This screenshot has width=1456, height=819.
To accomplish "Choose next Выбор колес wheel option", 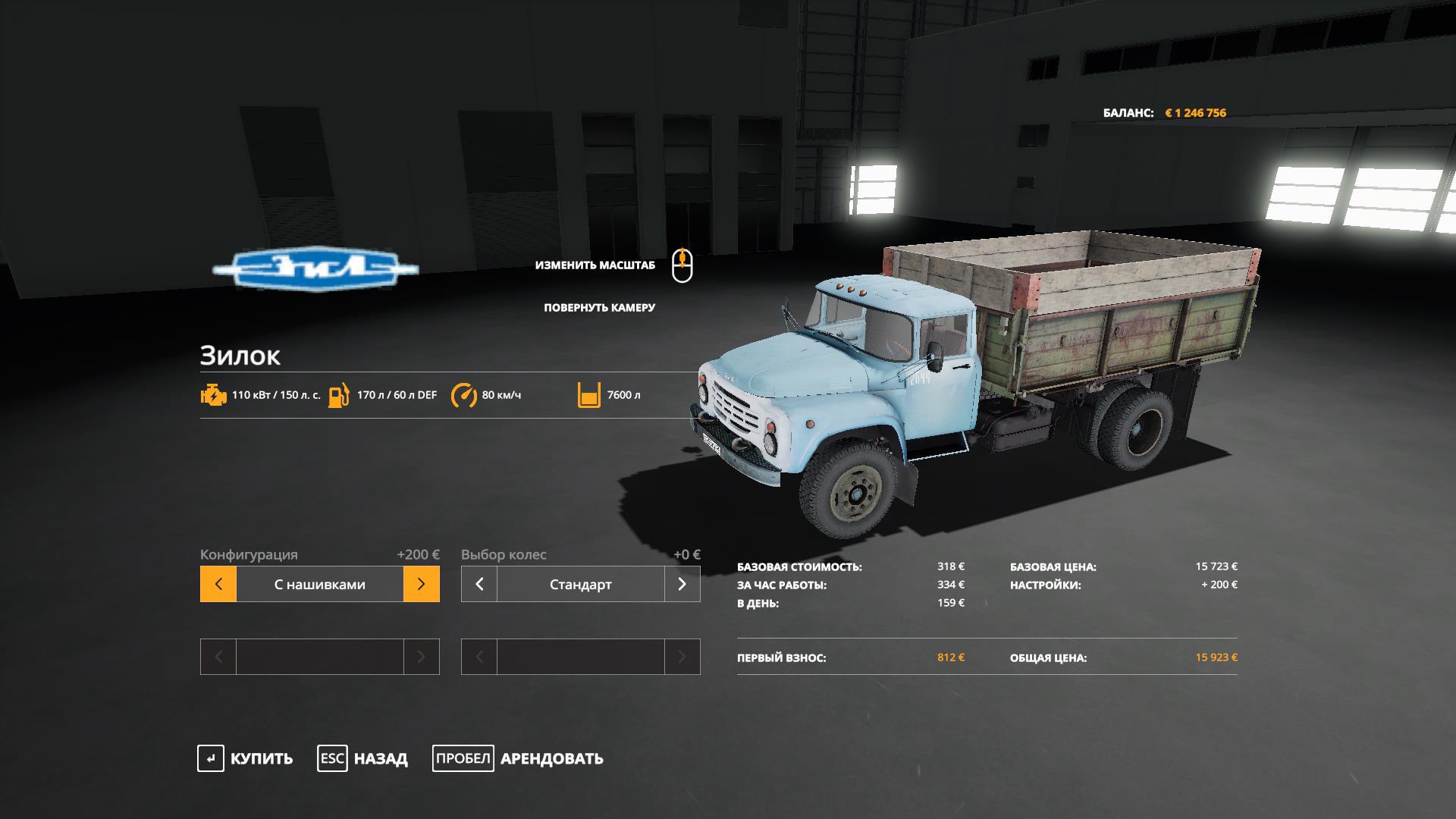I will pyautogui.click(x=682, y=584).
